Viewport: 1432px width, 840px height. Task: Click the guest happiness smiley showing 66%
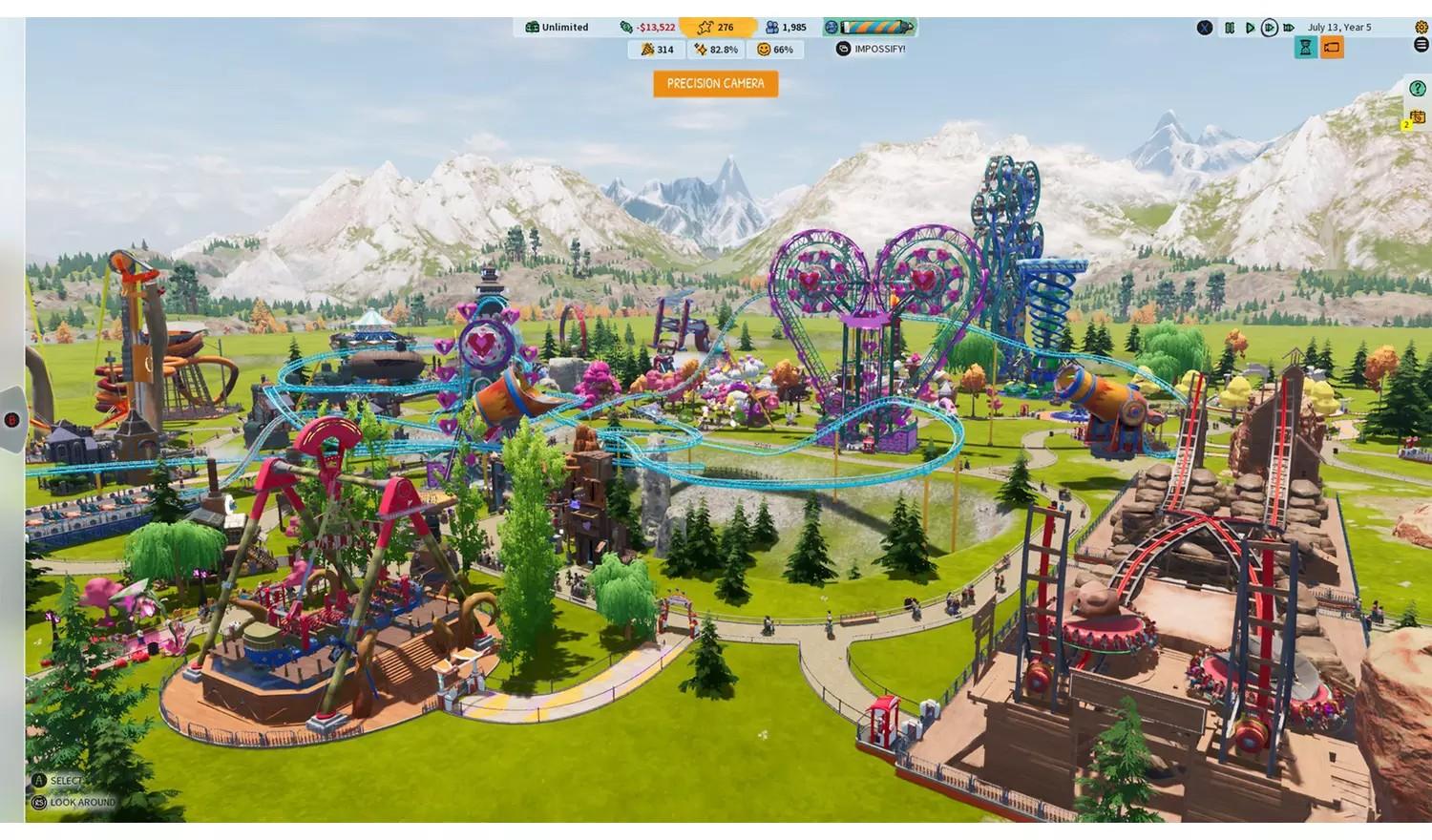pyautogui.click(x=775, y=50)
